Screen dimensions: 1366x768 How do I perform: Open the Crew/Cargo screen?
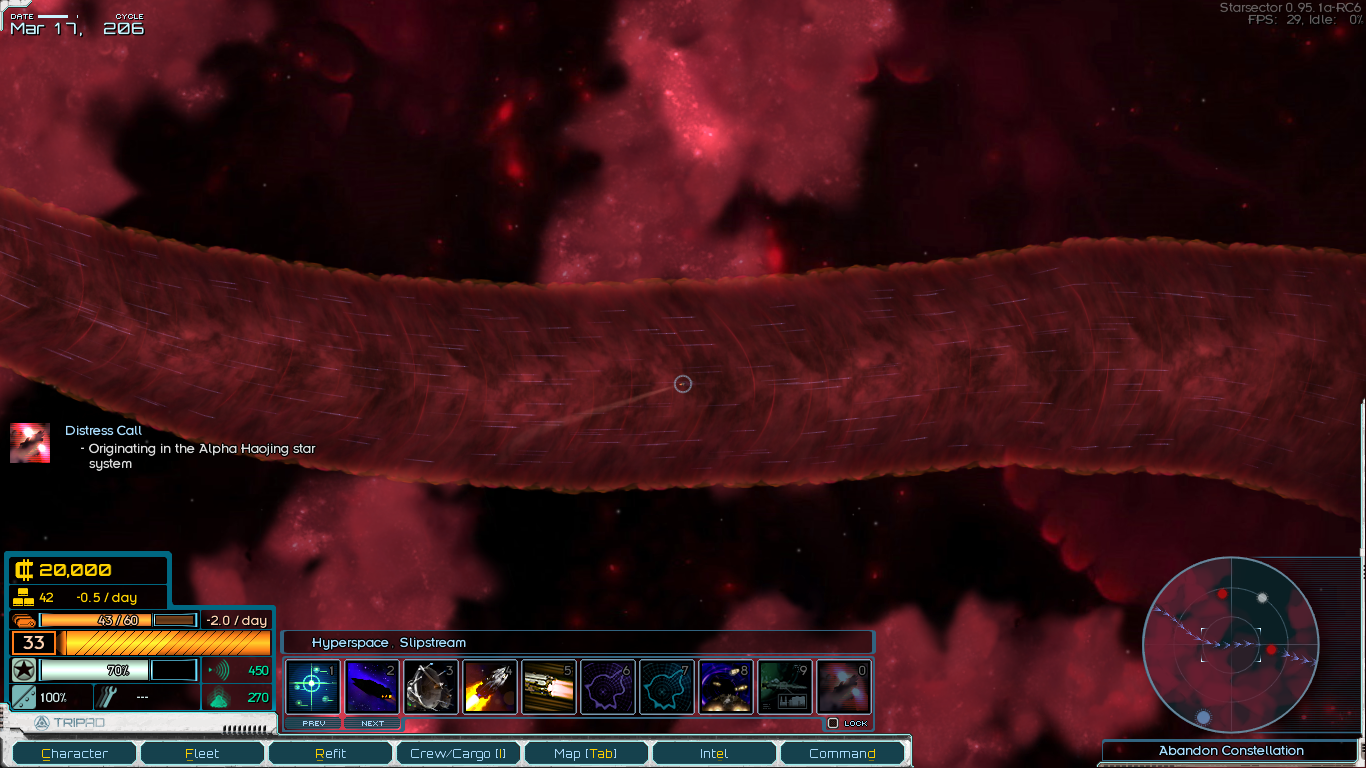tap(458, 753)
